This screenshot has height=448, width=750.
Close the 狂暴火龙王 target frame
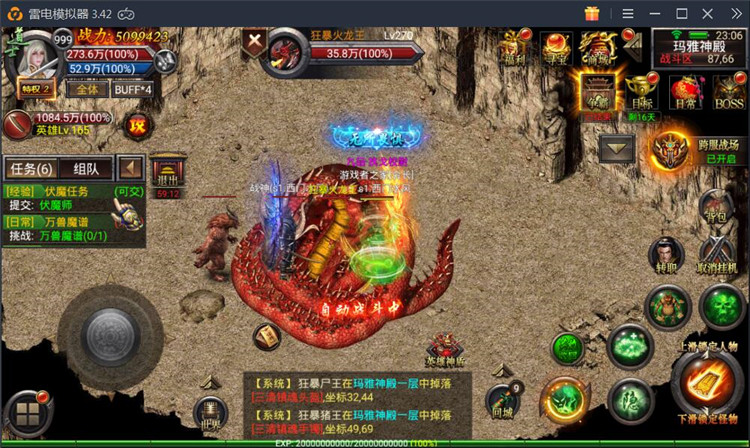255,42
